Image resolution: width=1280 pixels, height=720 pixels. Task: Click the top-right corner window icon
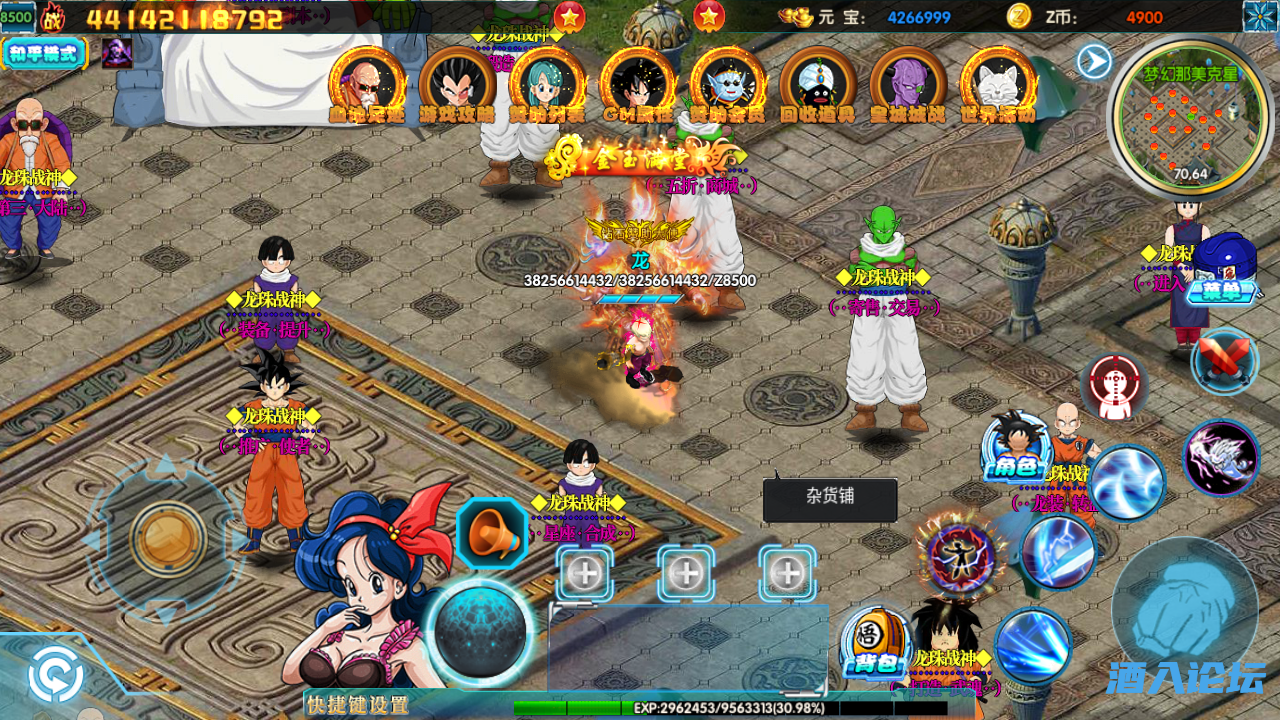pos(1260,16)
